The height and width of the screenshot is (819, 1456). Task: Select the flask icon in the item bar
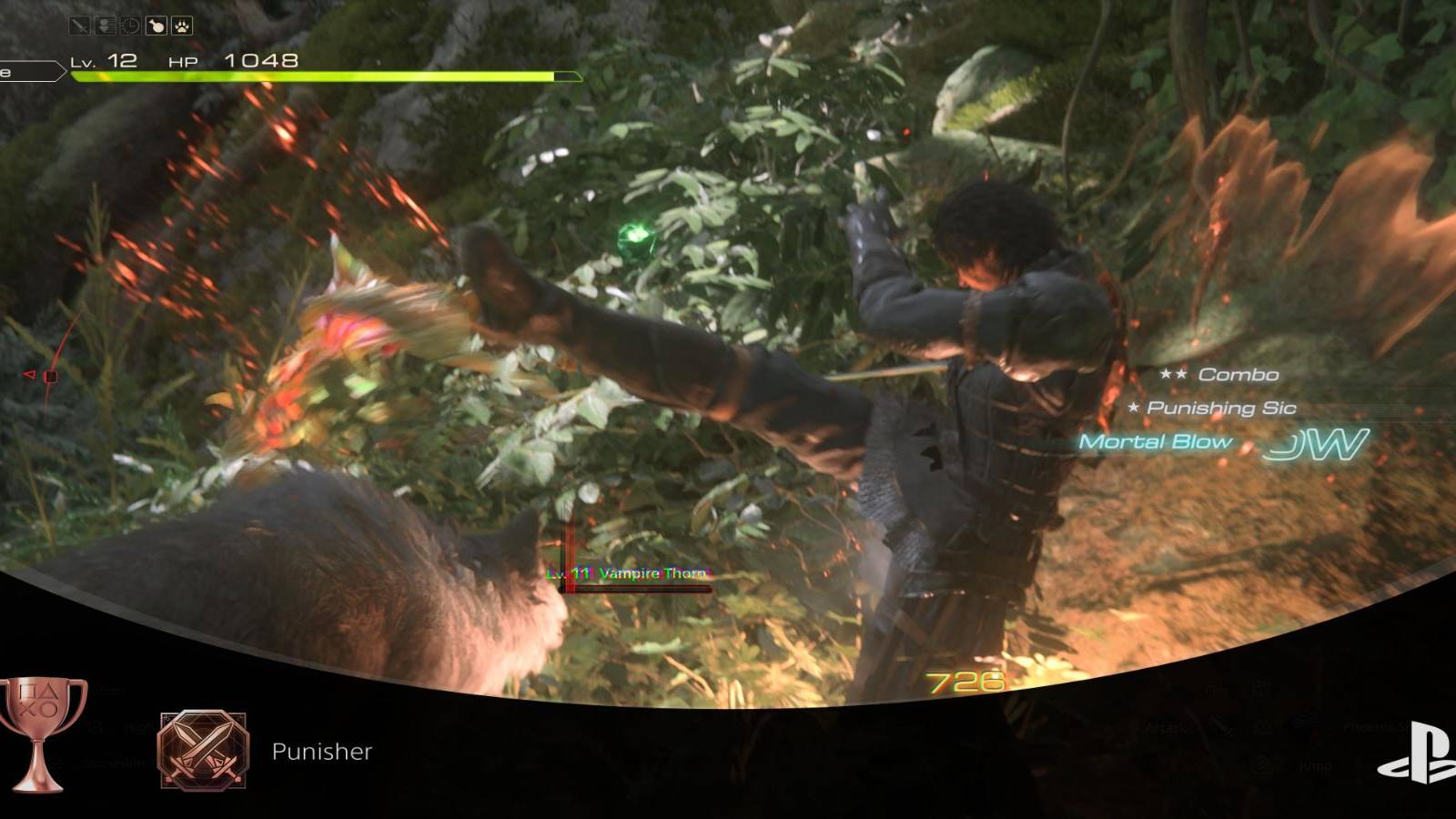click(x=156, y=25)
